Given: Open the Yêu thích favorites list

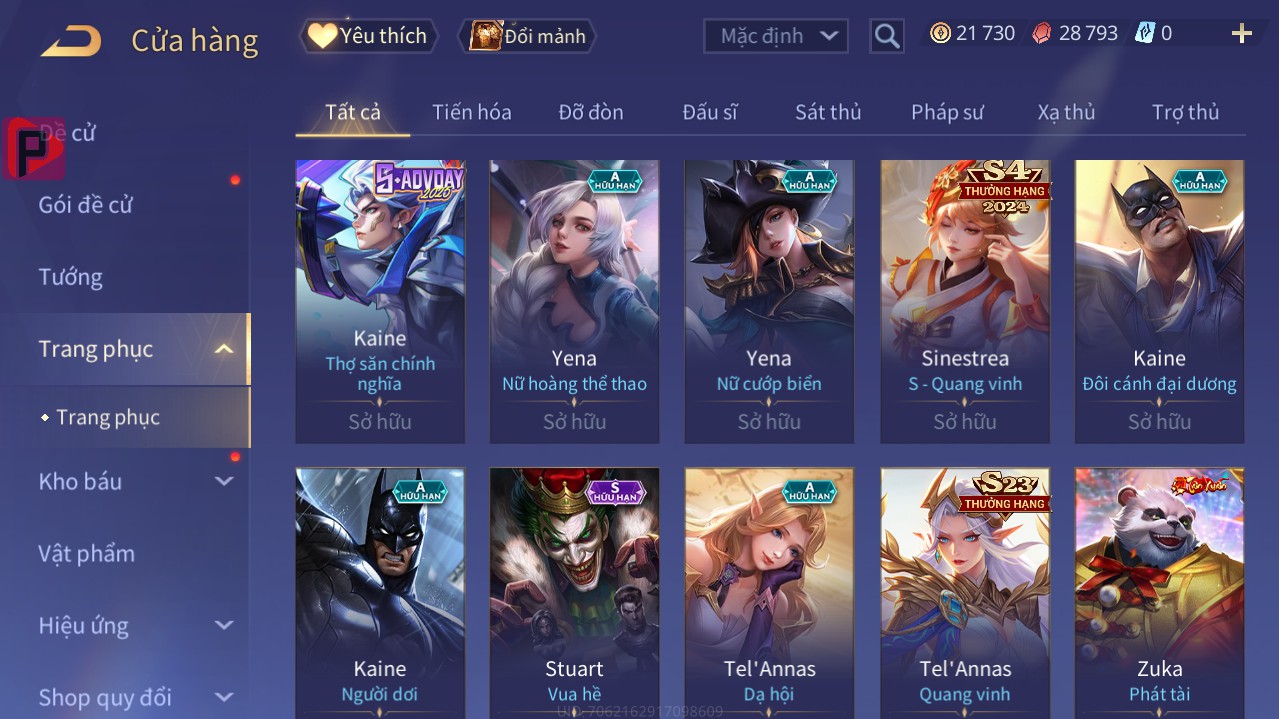Looking at the screenshot, I should [370, 36].
